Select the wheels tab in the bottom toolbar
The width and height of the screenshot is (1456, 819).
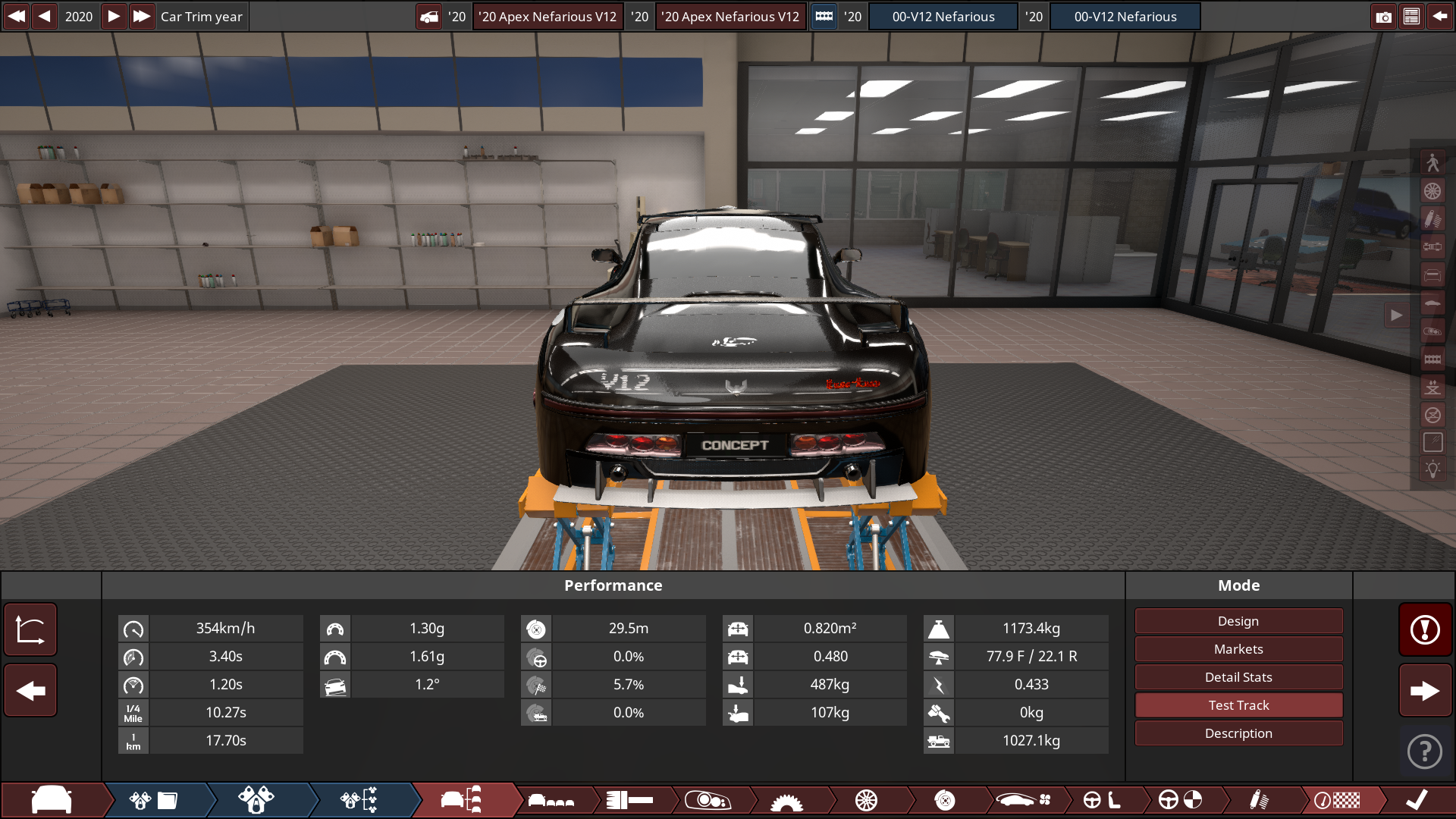point(868,800)
